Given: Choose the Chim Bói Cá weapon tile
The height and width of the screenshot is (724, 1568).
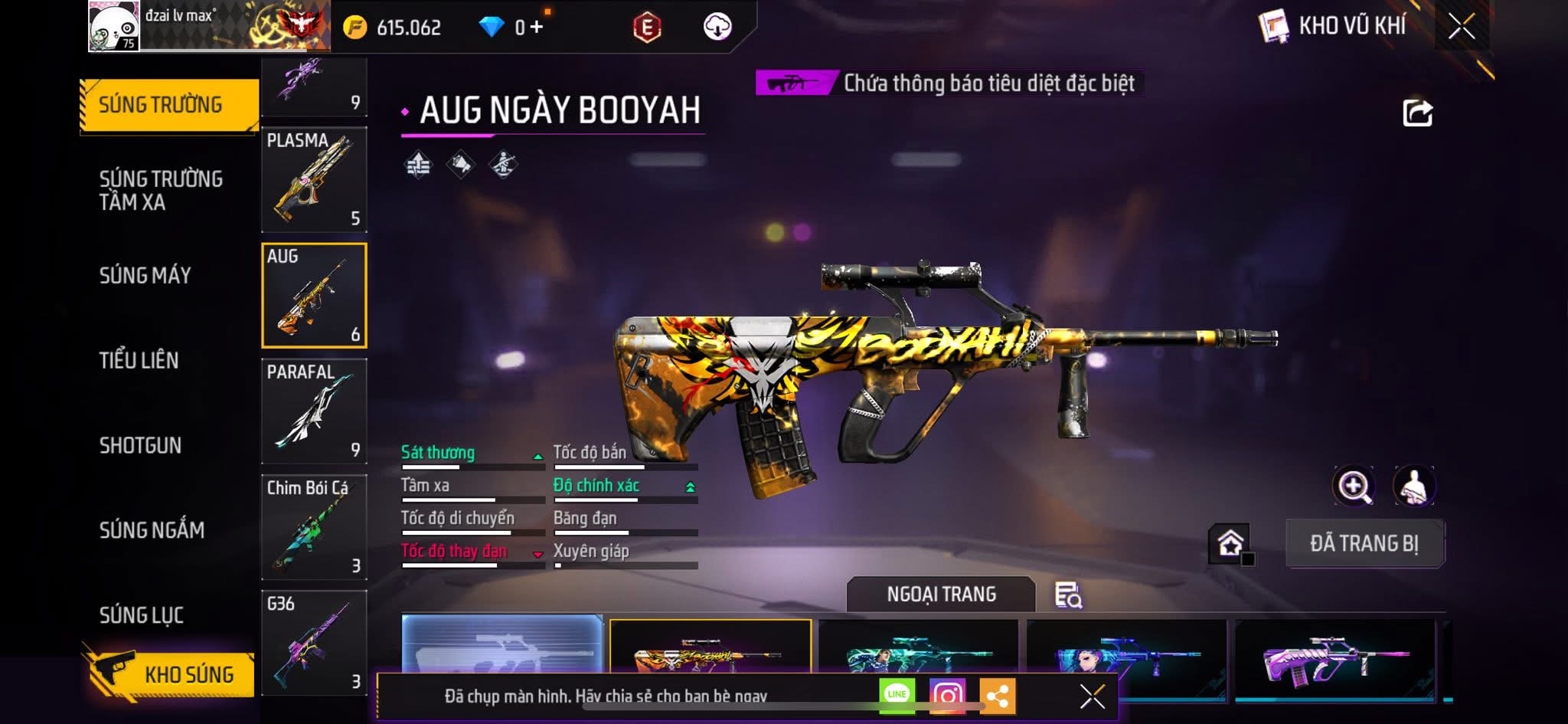Looking at the screenshot, I should tap(314, 527).
